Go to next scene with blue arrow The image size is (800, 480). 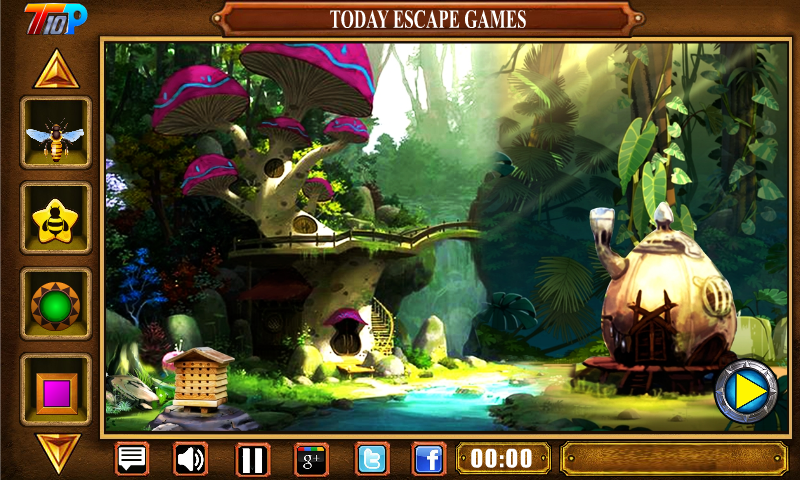pyautogui.click(x=746, y=391)
